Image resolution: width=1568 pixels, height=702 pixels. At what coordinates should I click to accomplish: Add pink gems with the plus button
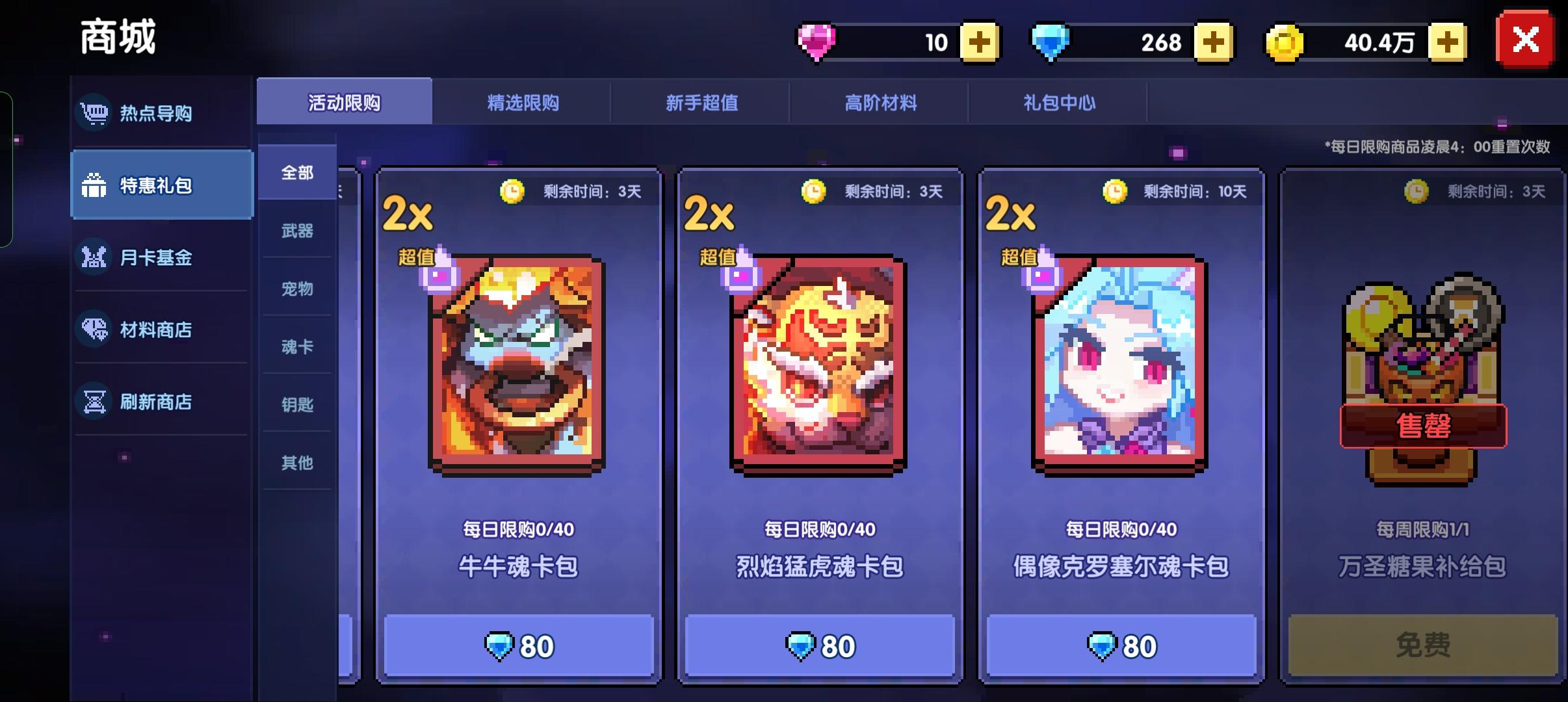979,42
